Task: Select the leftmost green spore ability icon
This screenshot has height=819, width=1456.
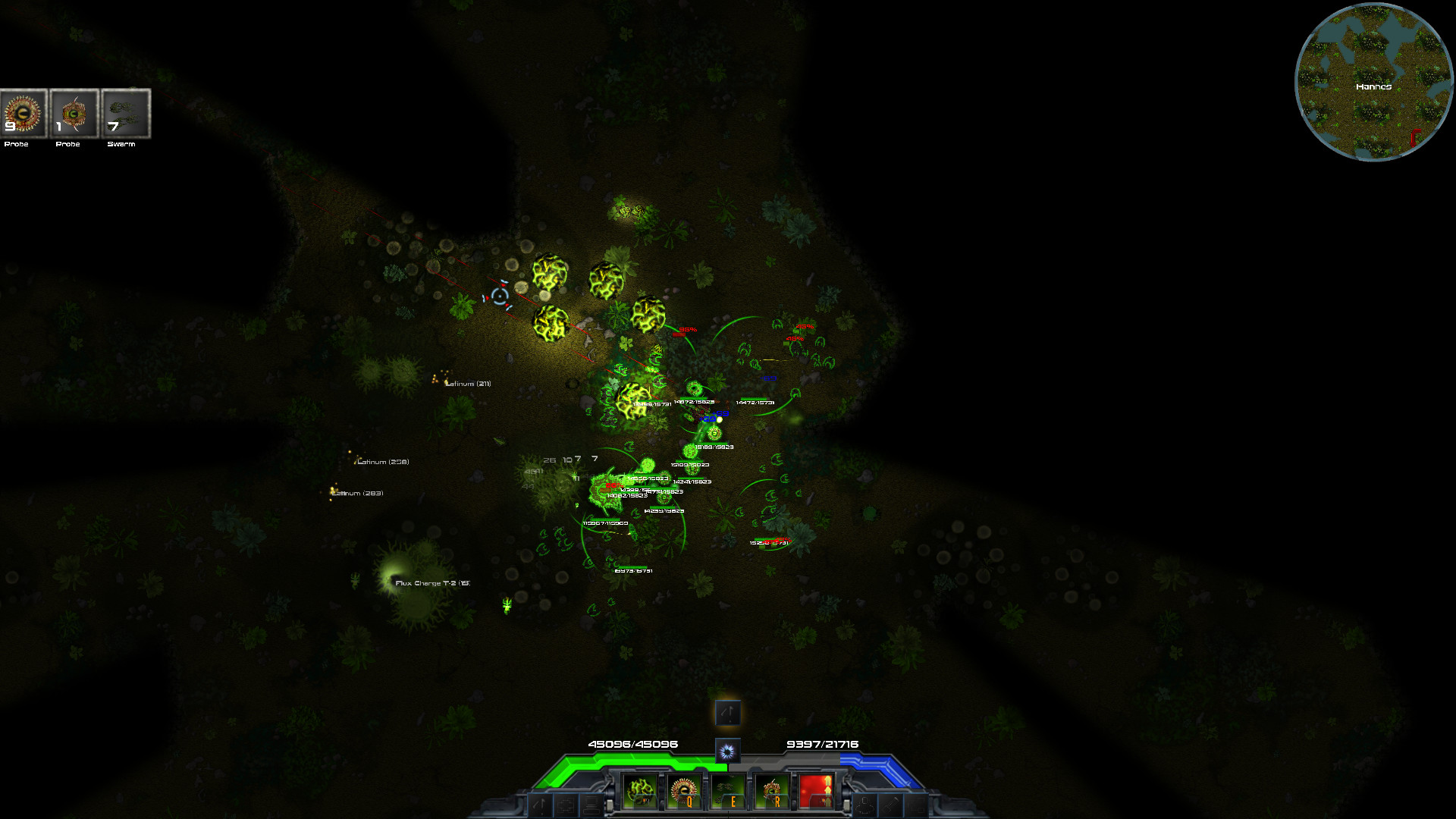Action: 639,791
